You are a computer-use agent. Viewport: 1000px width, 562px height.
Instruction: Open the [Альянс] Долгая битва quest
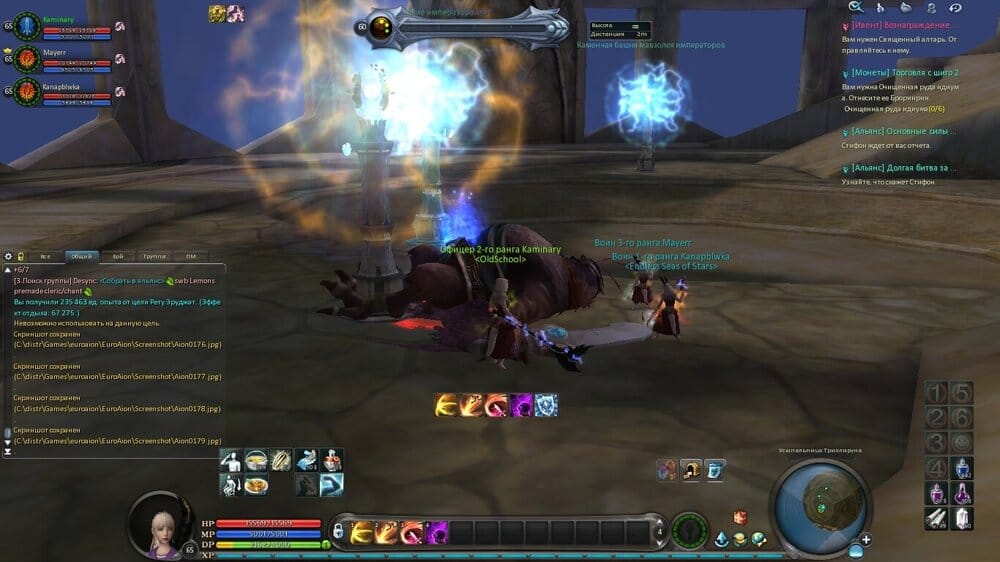[903, 168]
